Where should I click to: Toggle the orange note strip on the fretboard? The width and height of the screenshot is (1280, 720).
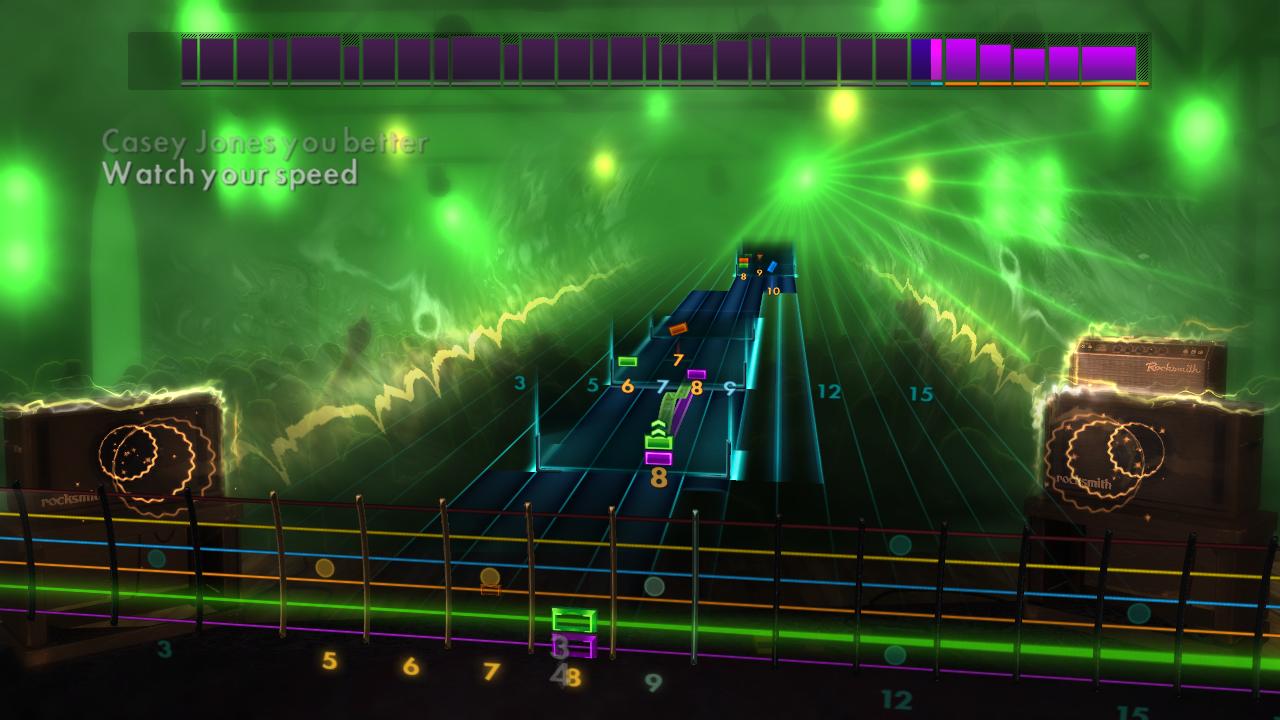(488, 590)
